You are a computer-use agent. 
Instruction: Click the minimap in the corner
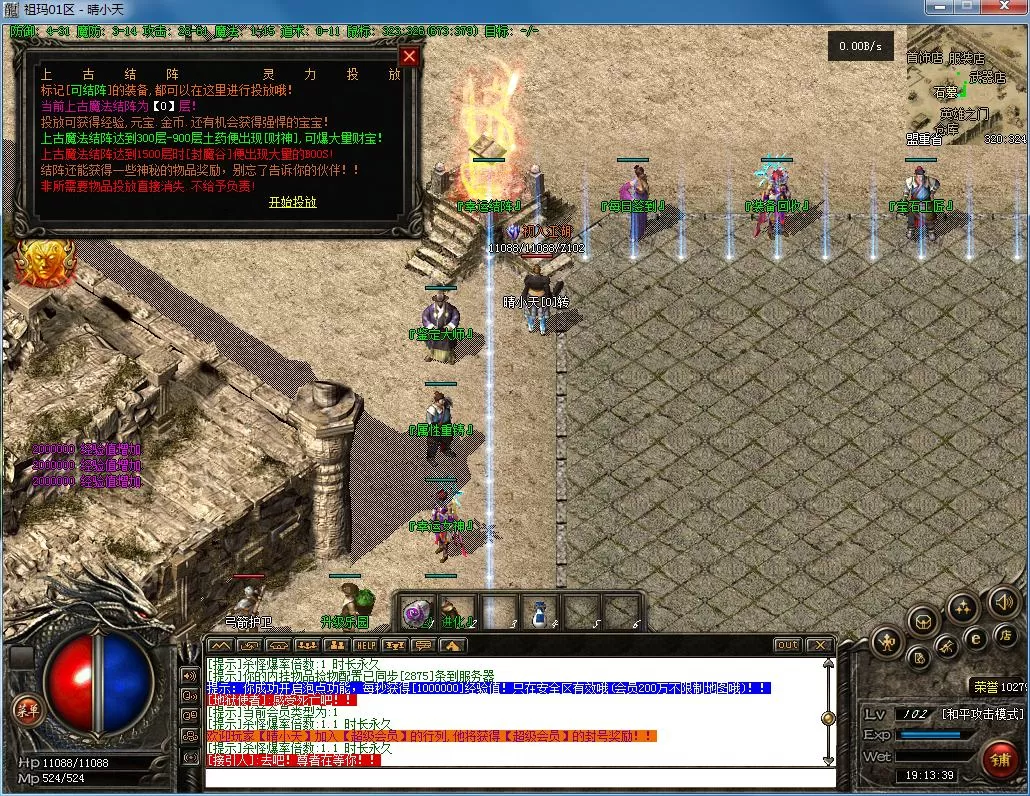(964, 96)
